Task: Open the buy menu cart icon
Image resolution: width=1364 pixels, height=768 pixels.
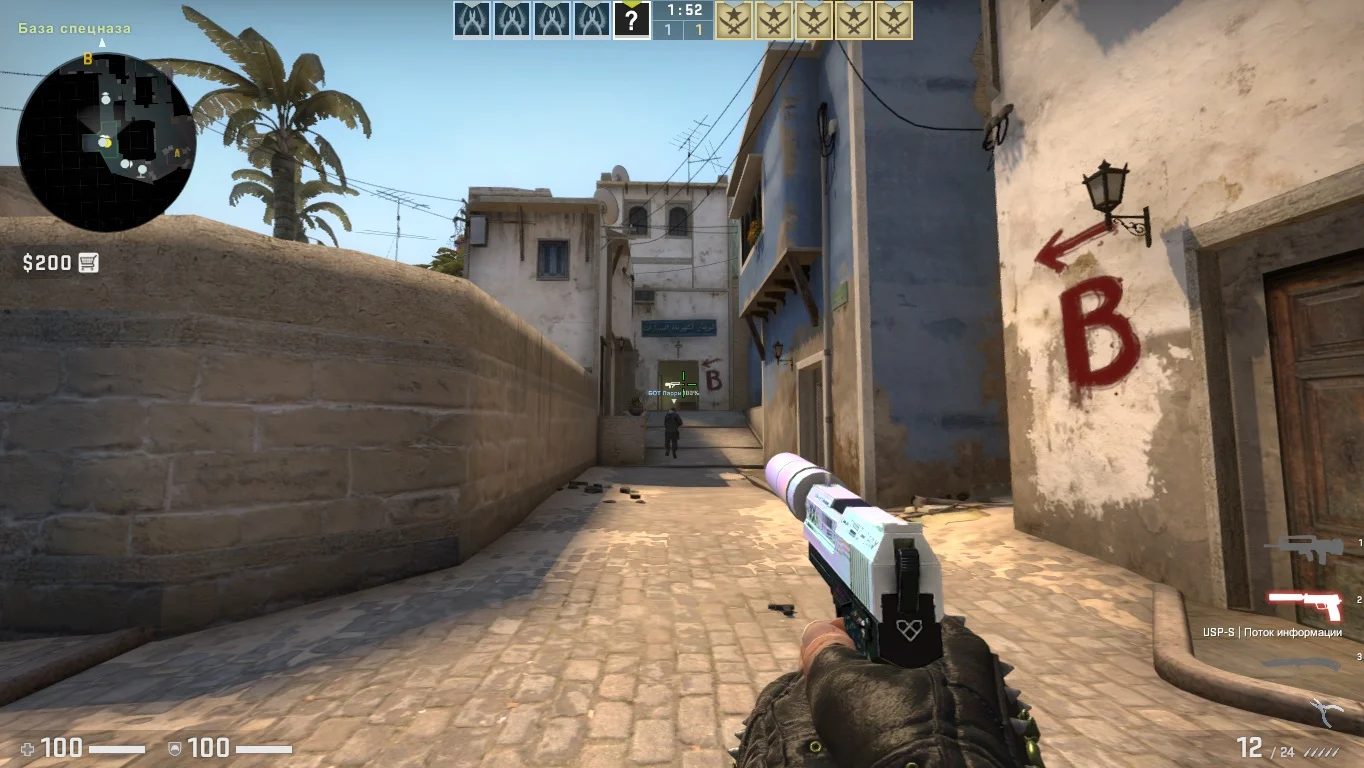Action: click(x=88, y=263)
